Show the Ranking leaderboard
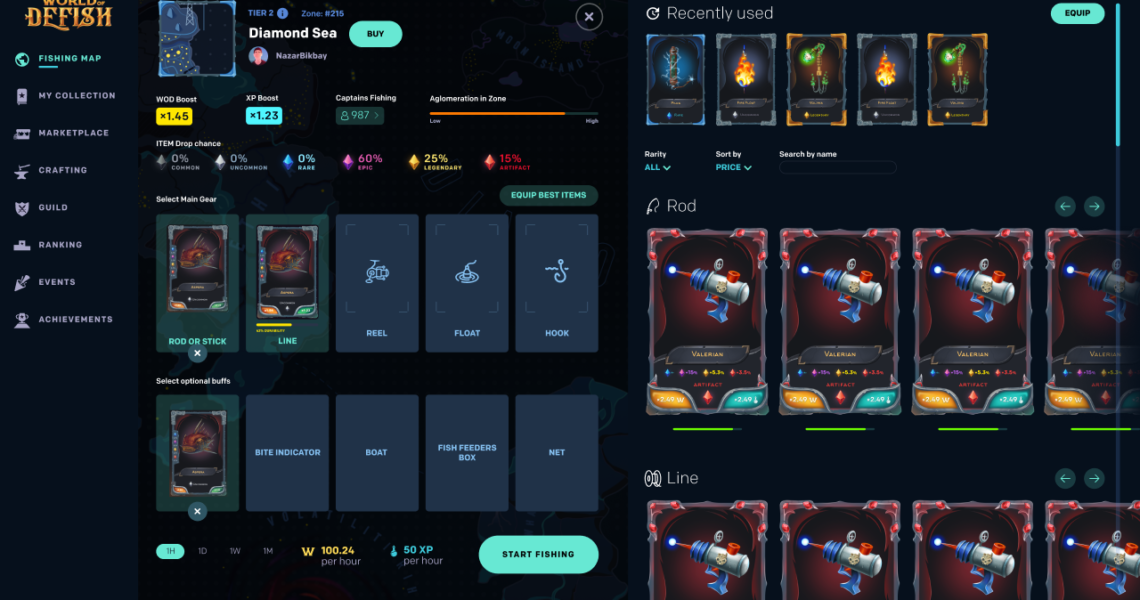 [x=59, y=245]
